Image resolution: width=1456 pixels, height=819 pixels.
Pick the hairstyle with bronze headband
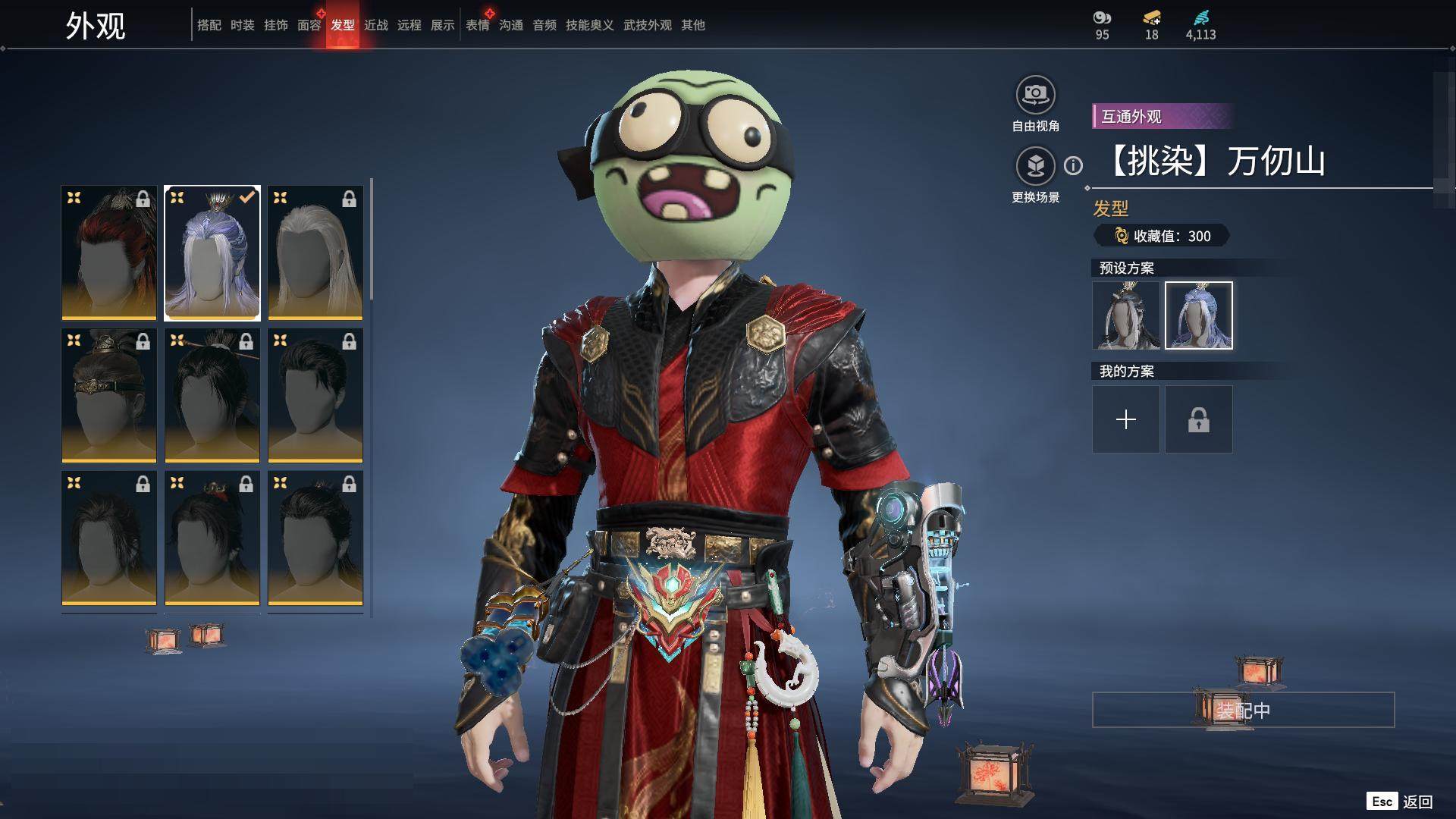tap(109, 395)
